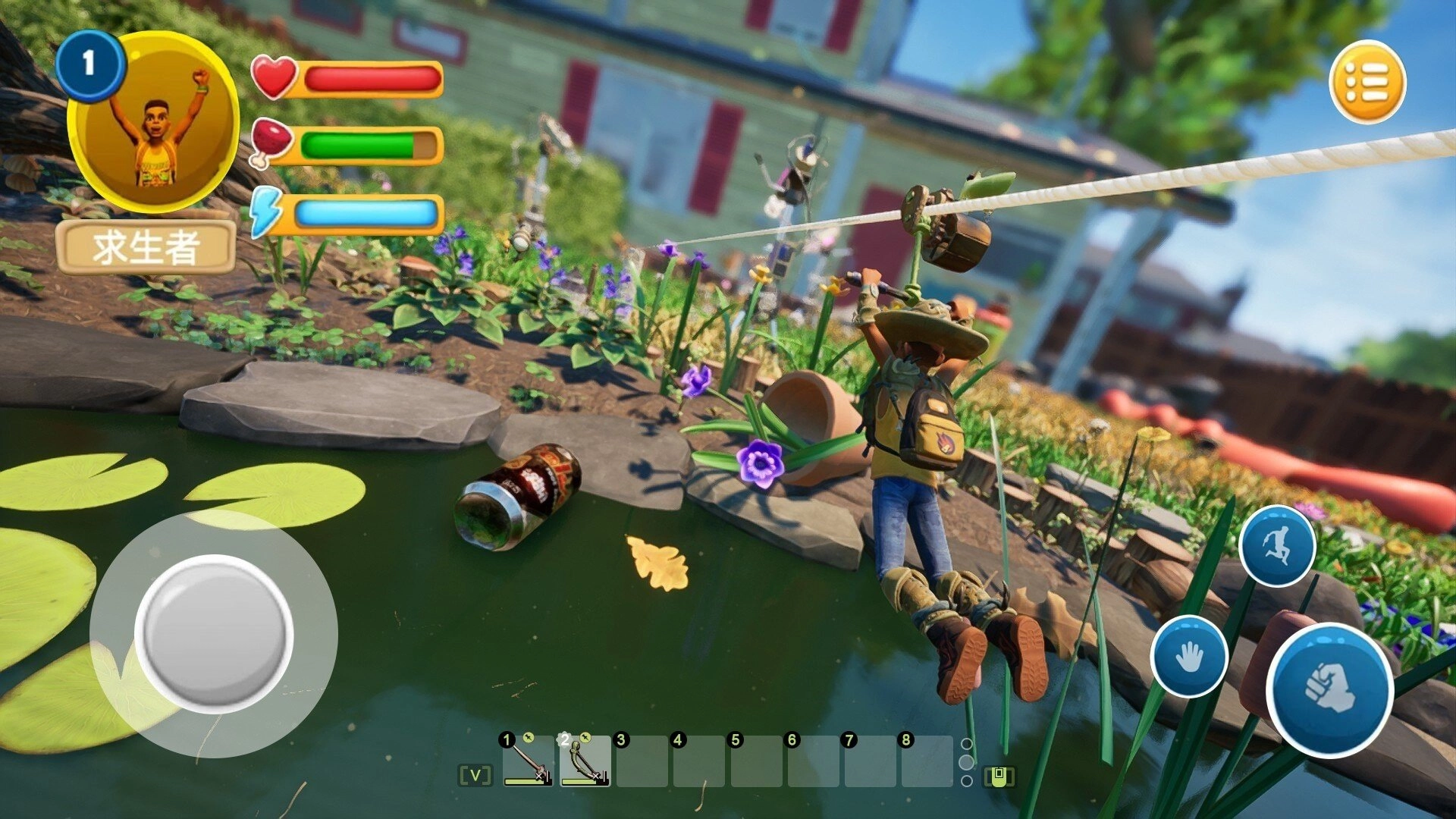The image size is (1456, 819).
Task: Choose empty hotbar slot 8
Action: (927, 762)
